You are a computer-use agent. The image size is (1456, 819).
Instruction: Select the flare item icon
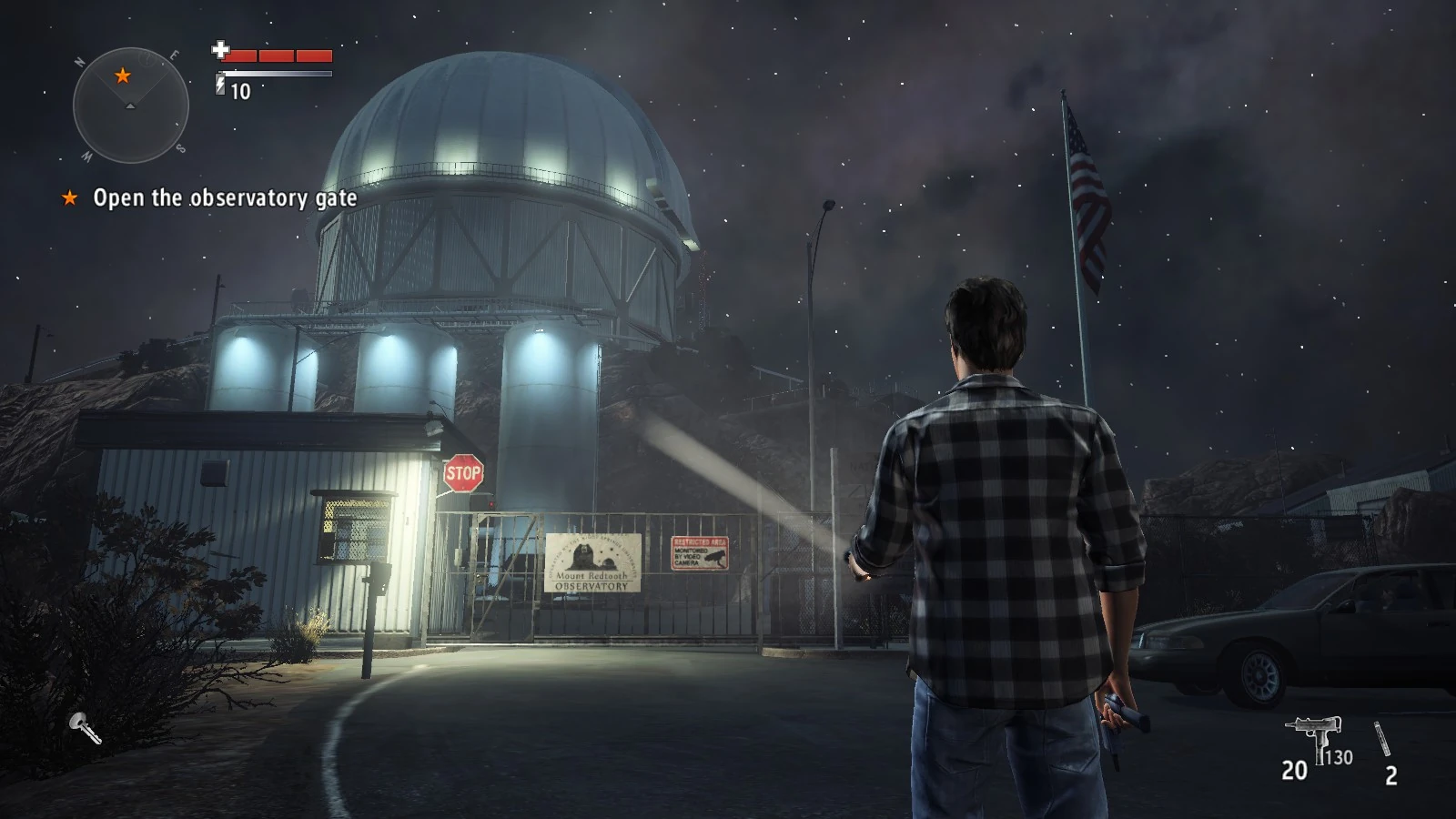point(1383,738)
